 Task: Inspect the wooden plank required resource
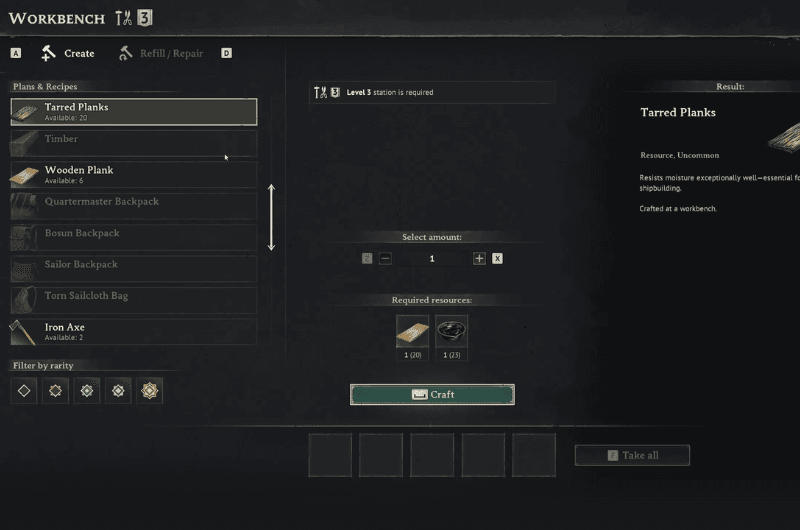(x=412, y=332)
